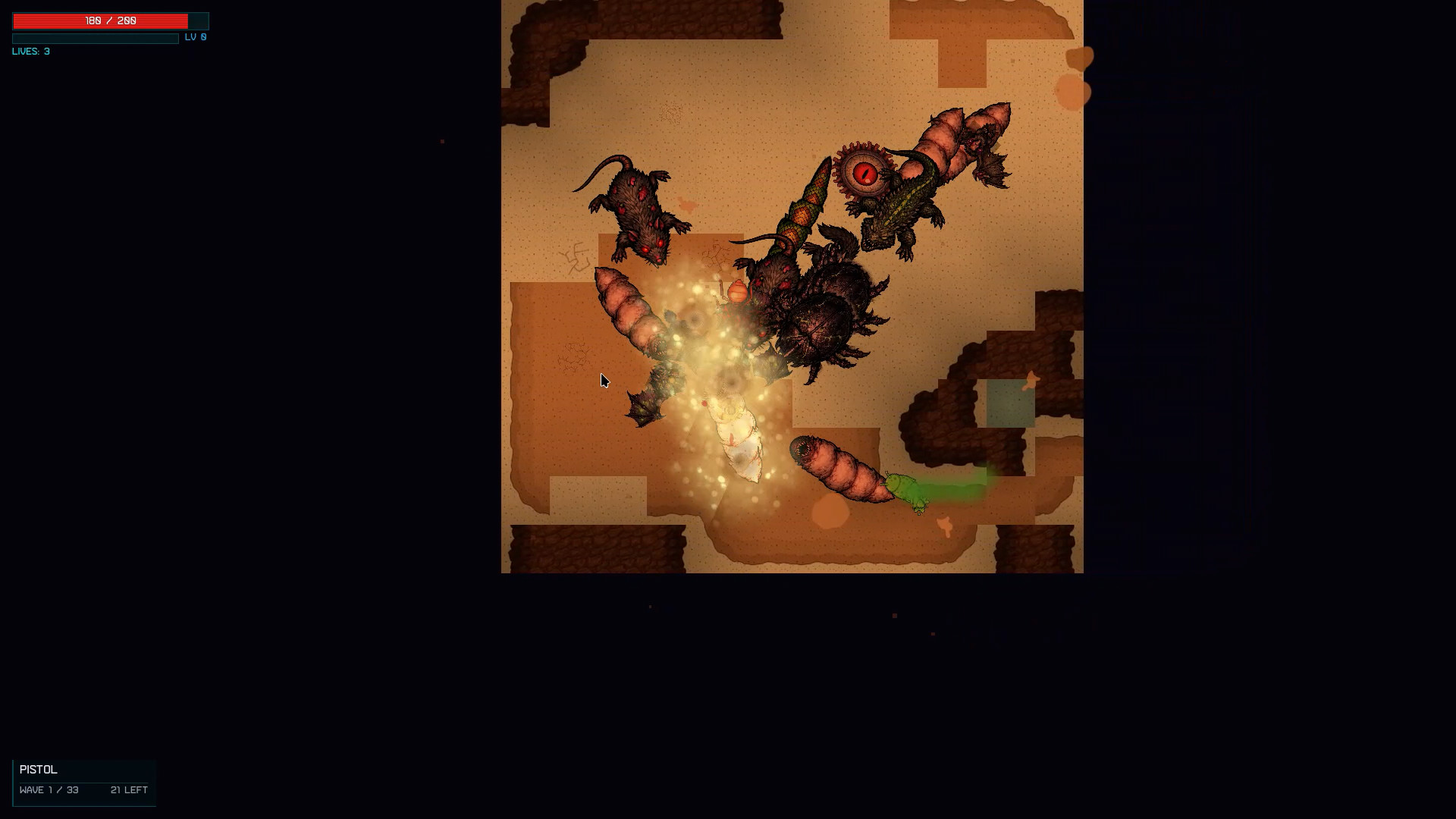Click the 21 LEFT enemy counter
This screenshot has height=819, width=1456.
[127, 789]
